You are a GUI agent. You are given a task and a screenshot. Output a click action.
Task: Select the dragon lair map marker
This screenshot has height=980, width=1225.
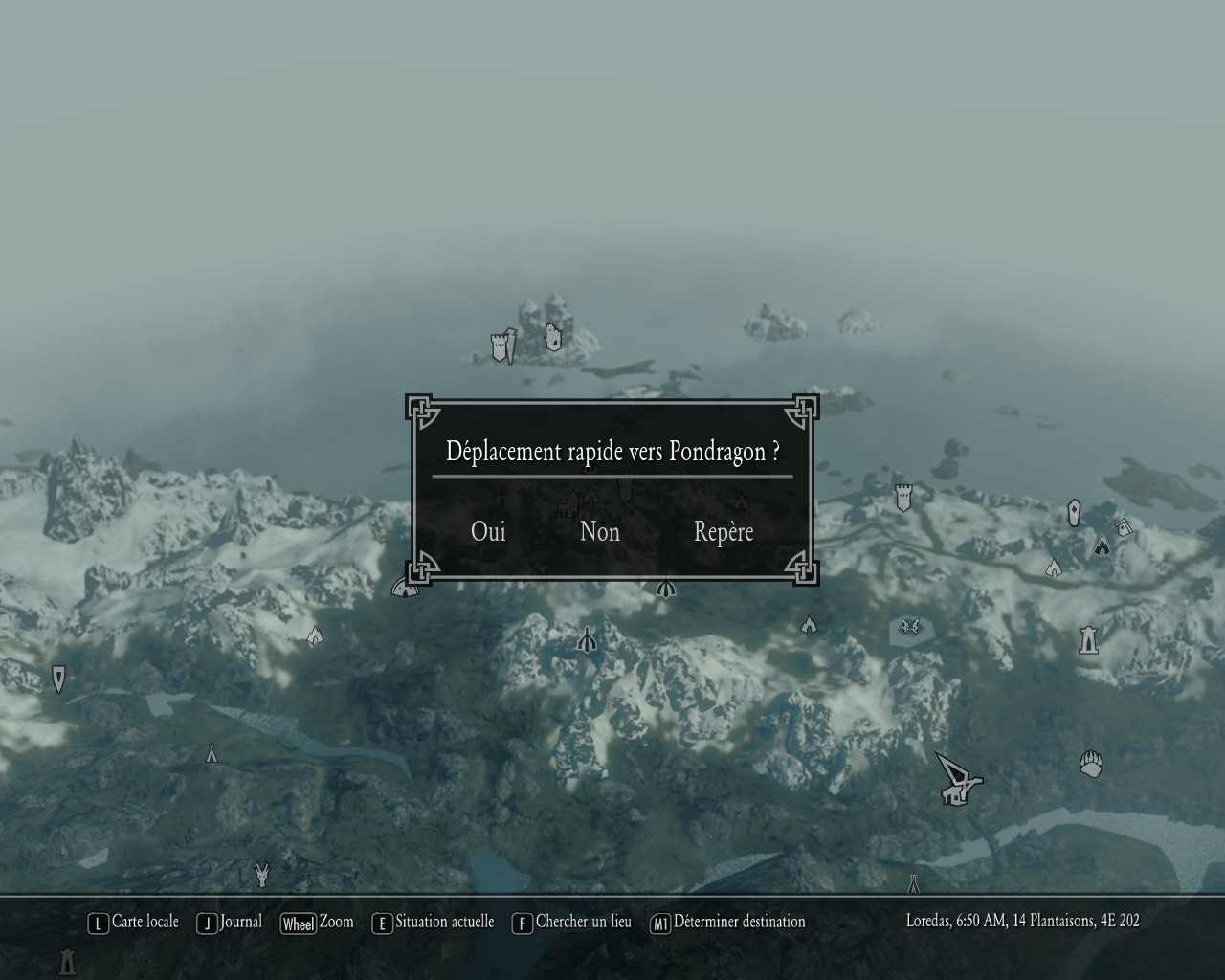tap(911, 627)
